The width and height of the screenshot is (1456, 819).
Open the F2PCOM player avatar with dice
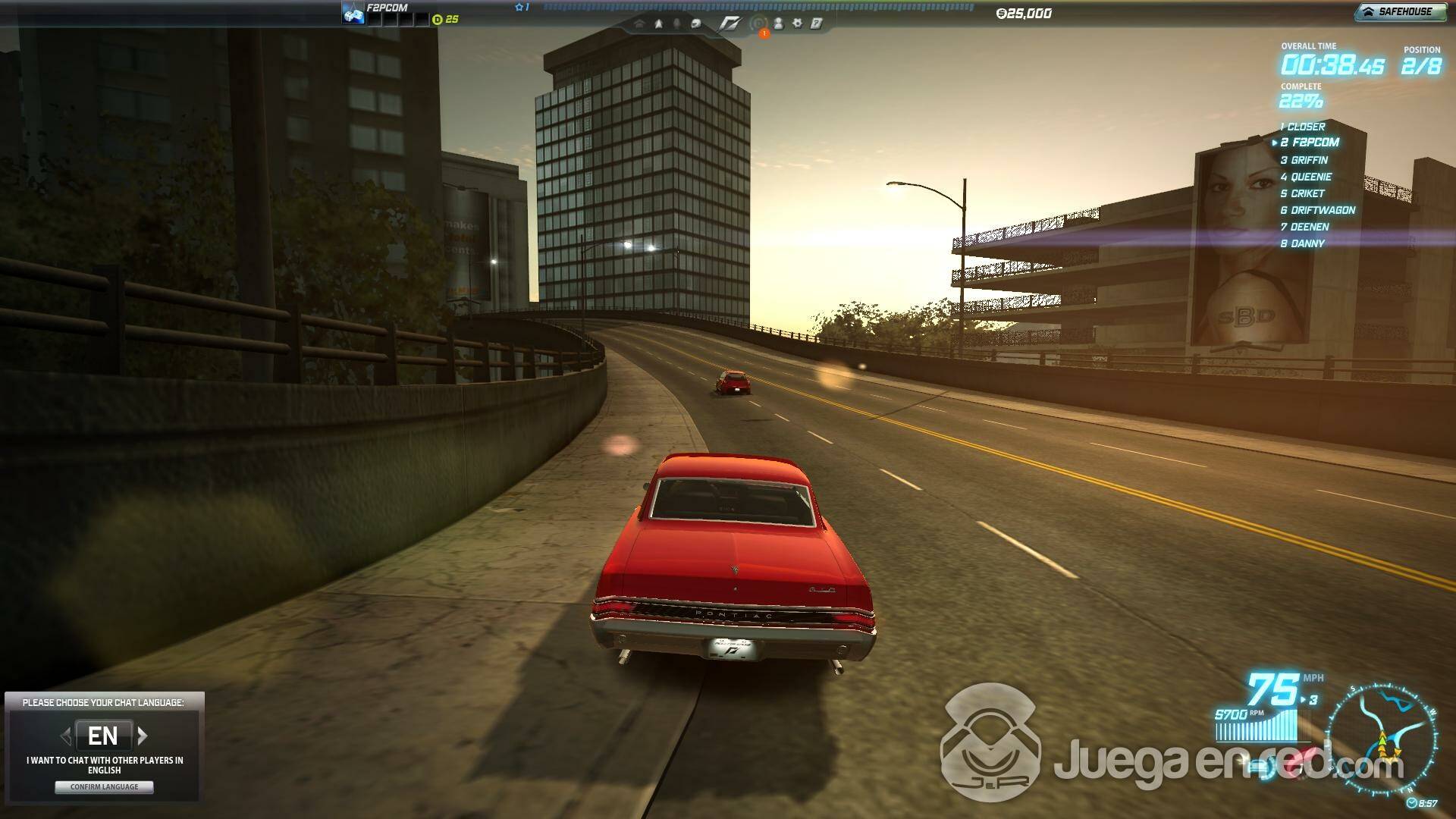tap(353, 14)
